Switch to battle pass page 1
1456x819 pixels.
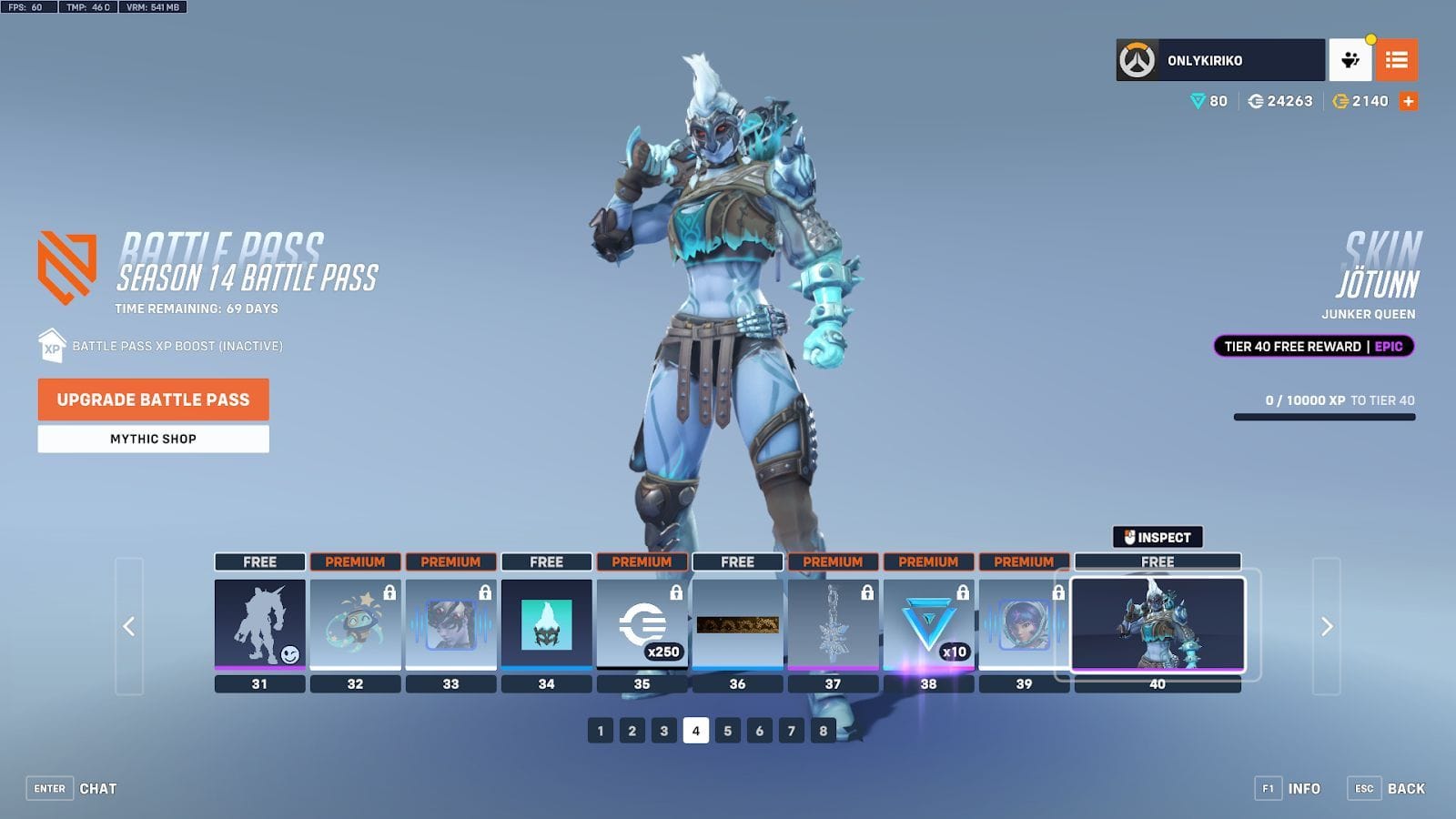pyautogui.click(x=600, y=729)
